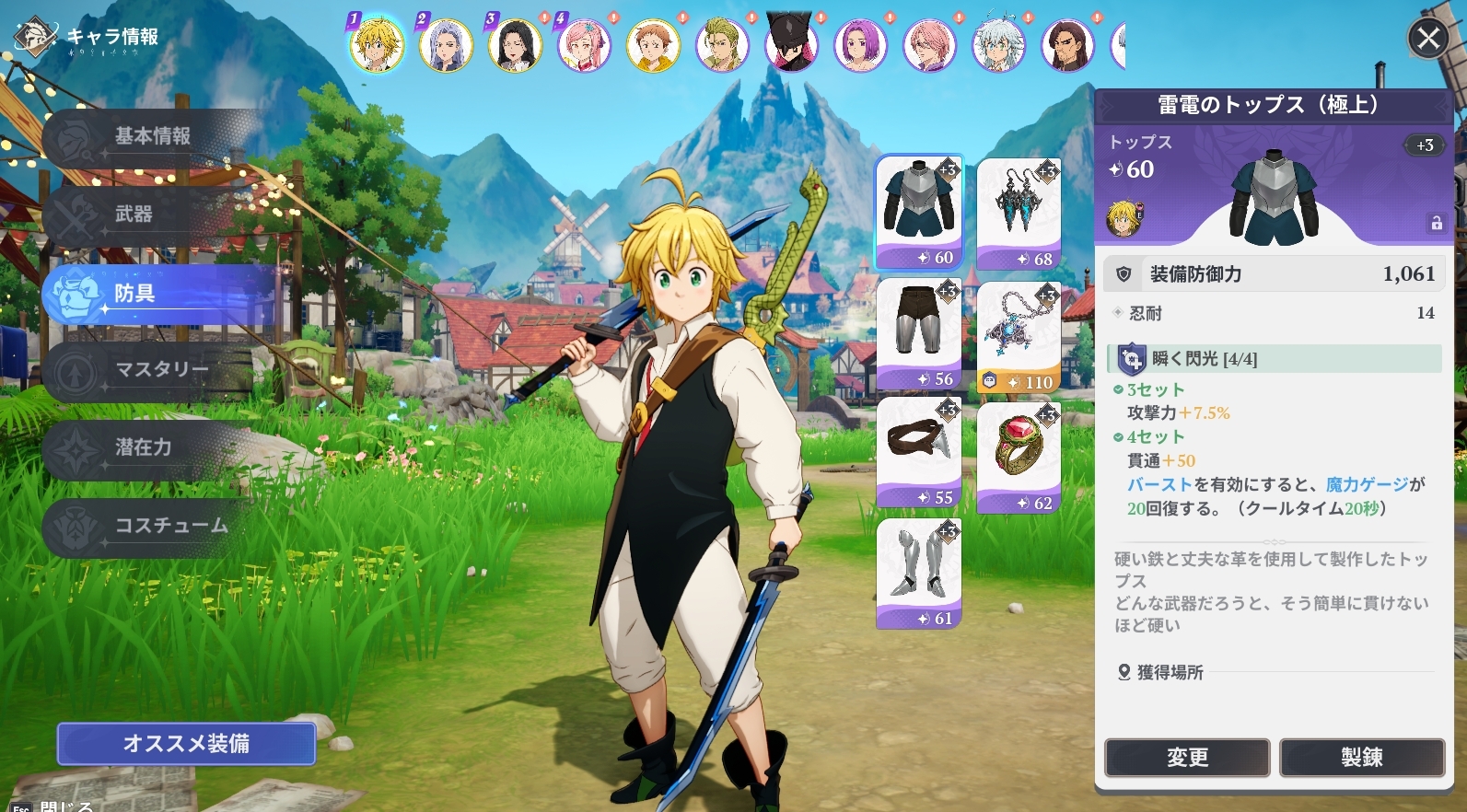This screenshot has width=1467, height=812.
Task: Select the necklace accessory slot
Action: coord(1019,336)
